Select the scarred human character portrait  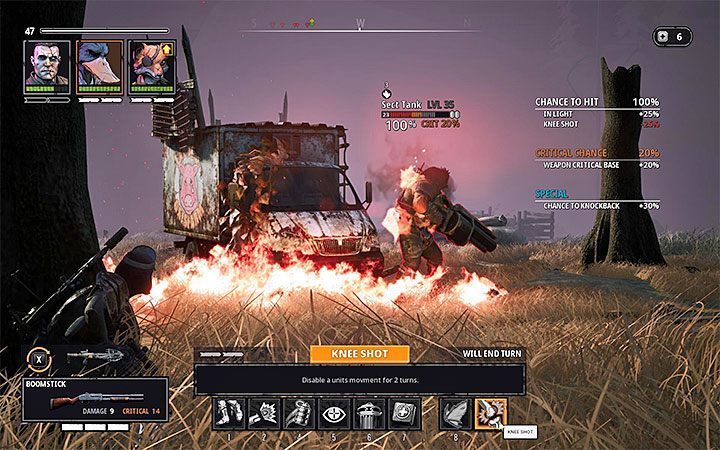pyautogui.click(x=47, y=64)
